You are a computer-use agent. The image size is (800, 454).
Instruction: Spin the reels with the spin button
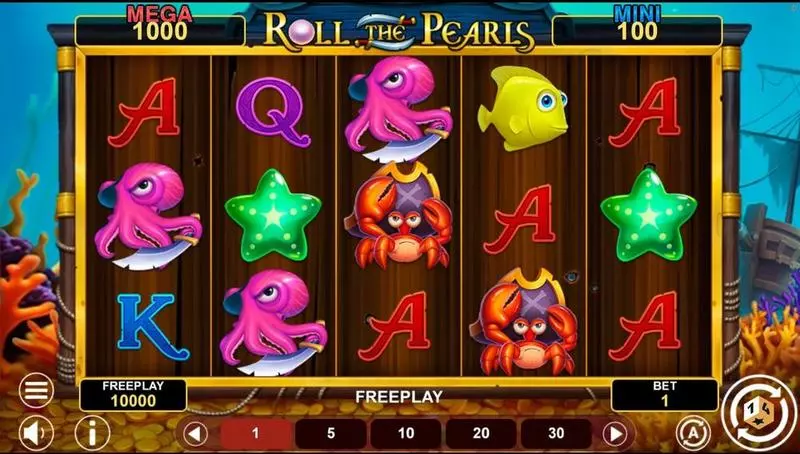point(755,408)
